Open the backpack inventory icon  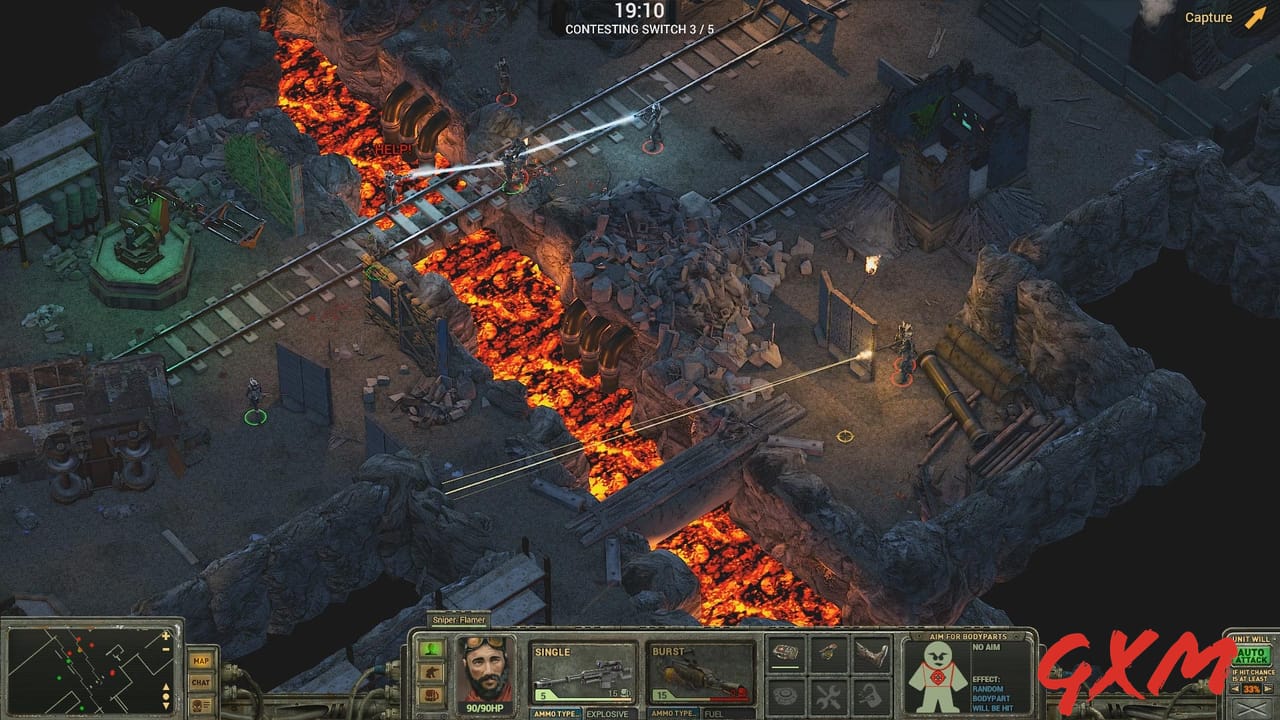click(872, 696)
